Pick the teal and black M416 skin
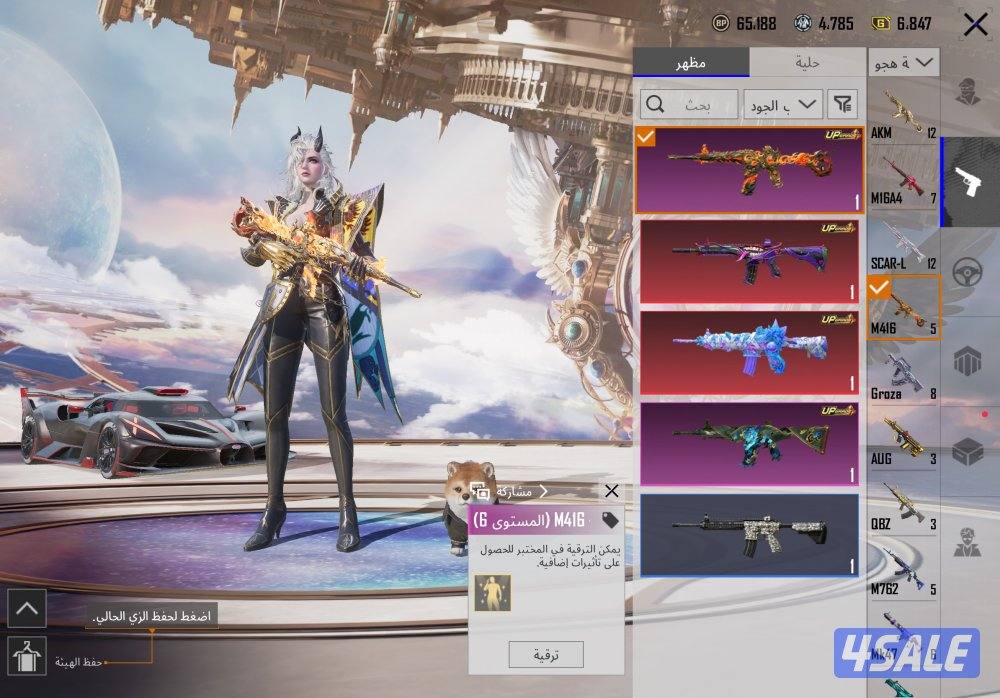This screenshot has width=1000, height=698. click(x=749, y=443)
